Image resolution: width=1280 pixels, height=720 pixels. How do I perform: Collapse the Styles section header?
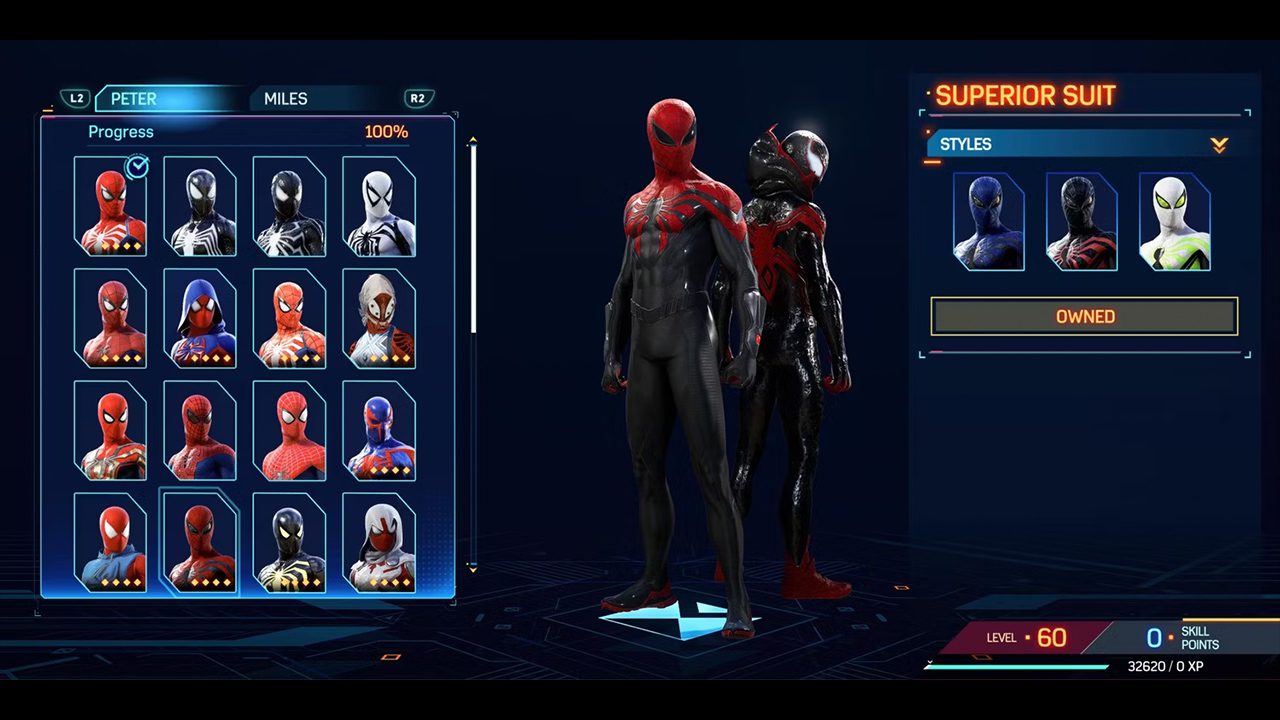[x=1218, y=145]
